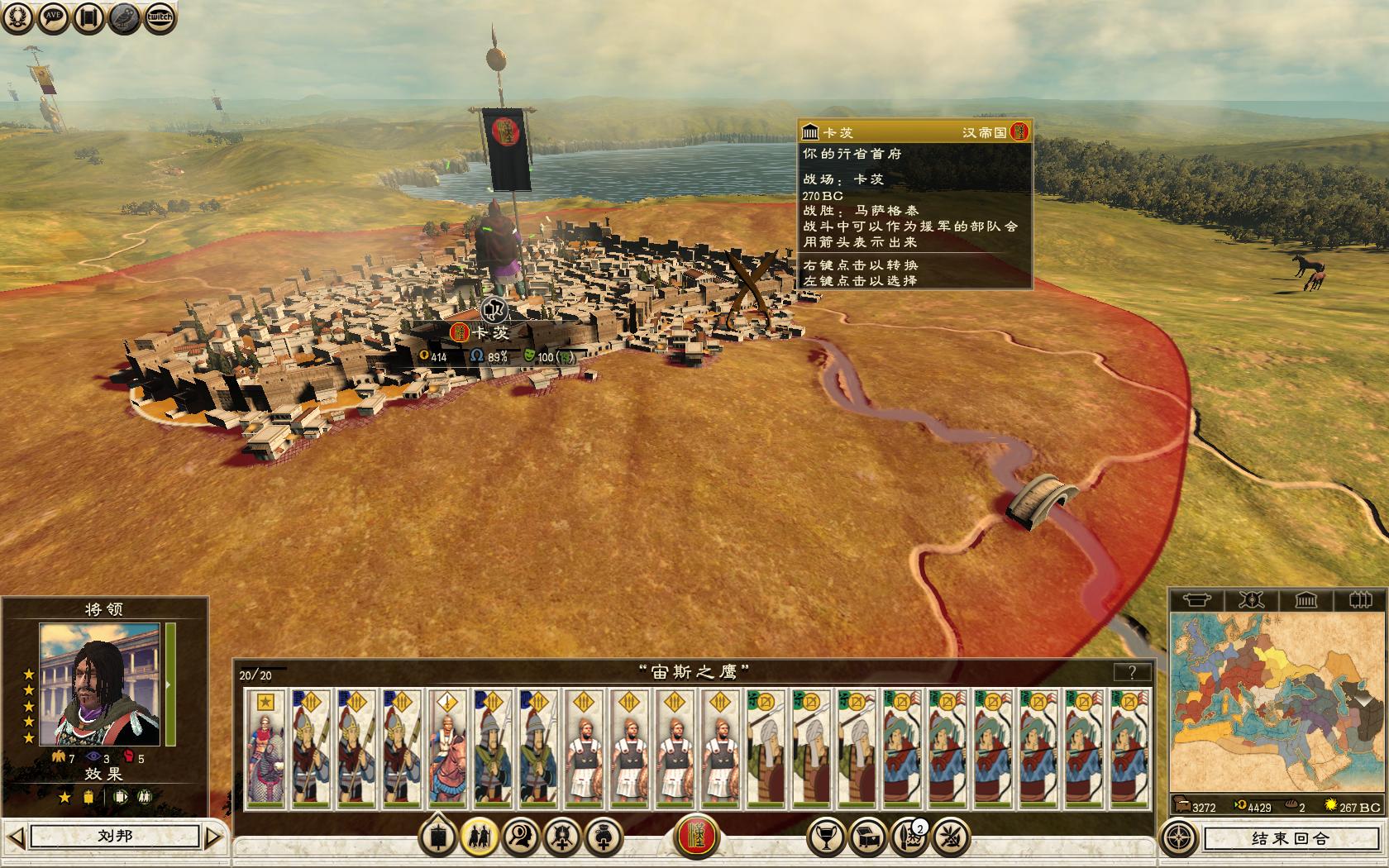Open the scroll icon in top bar
The image size is (1389, 868).
[89, 18]
